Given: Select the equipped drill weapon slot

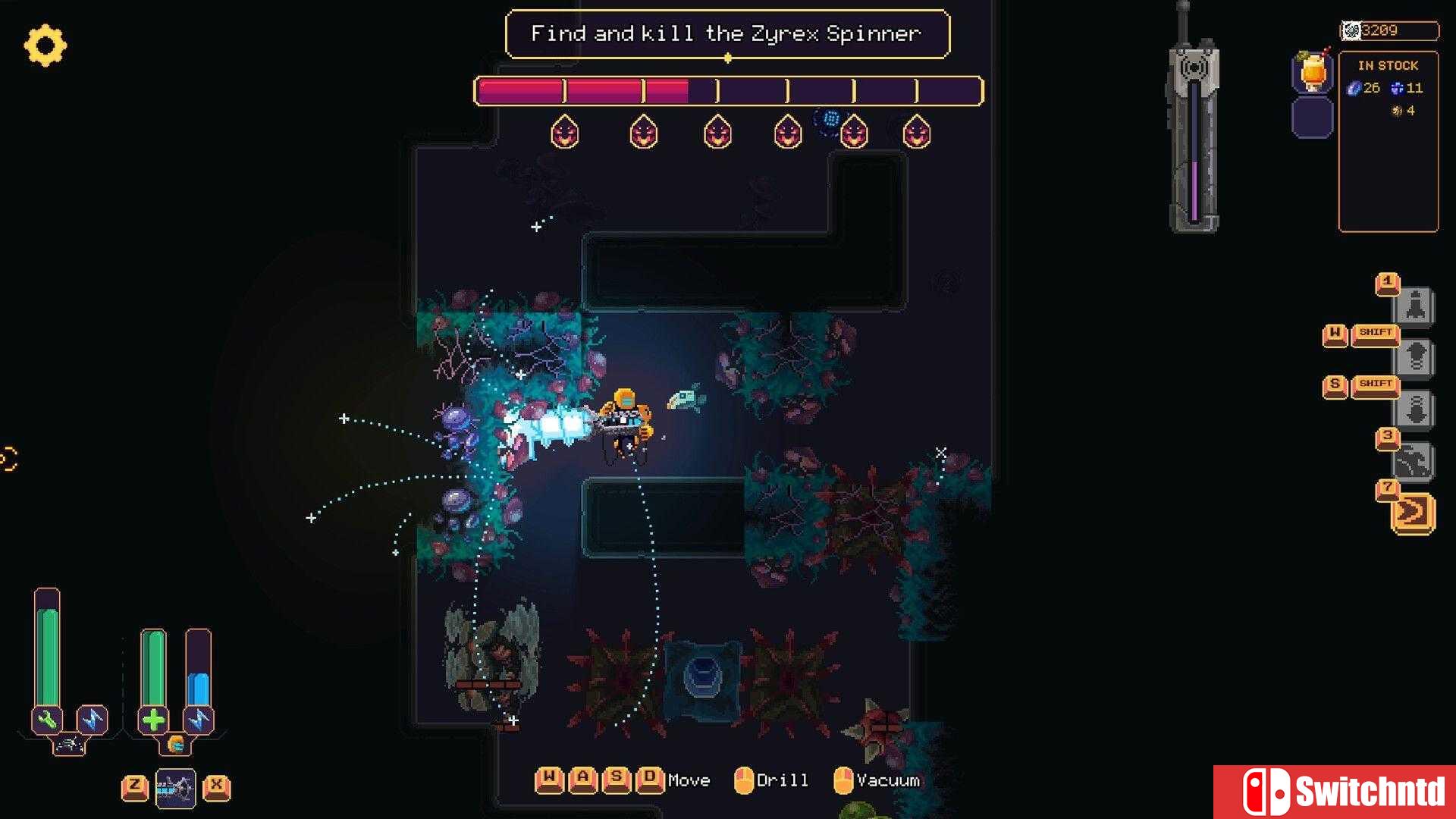Looking at the screenshot, I should click(x=175, y=789).
